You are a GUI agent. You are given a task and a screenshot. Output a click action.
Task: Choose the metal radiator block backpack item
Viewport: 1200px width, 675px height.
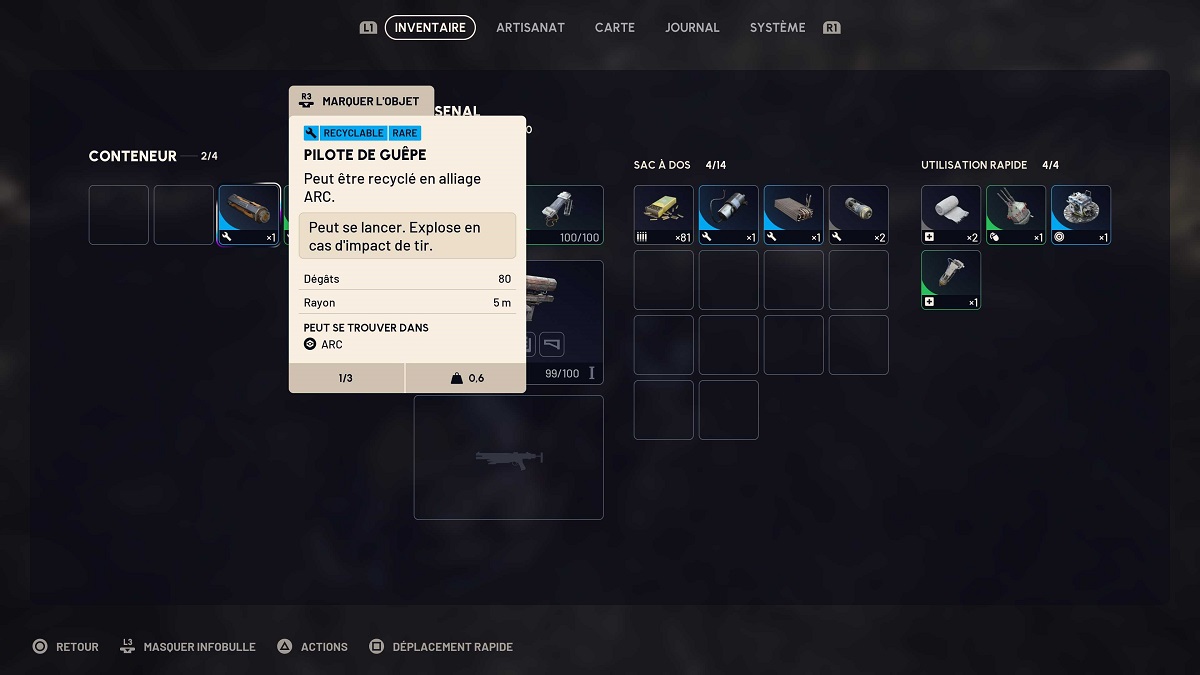pos(794,215)
